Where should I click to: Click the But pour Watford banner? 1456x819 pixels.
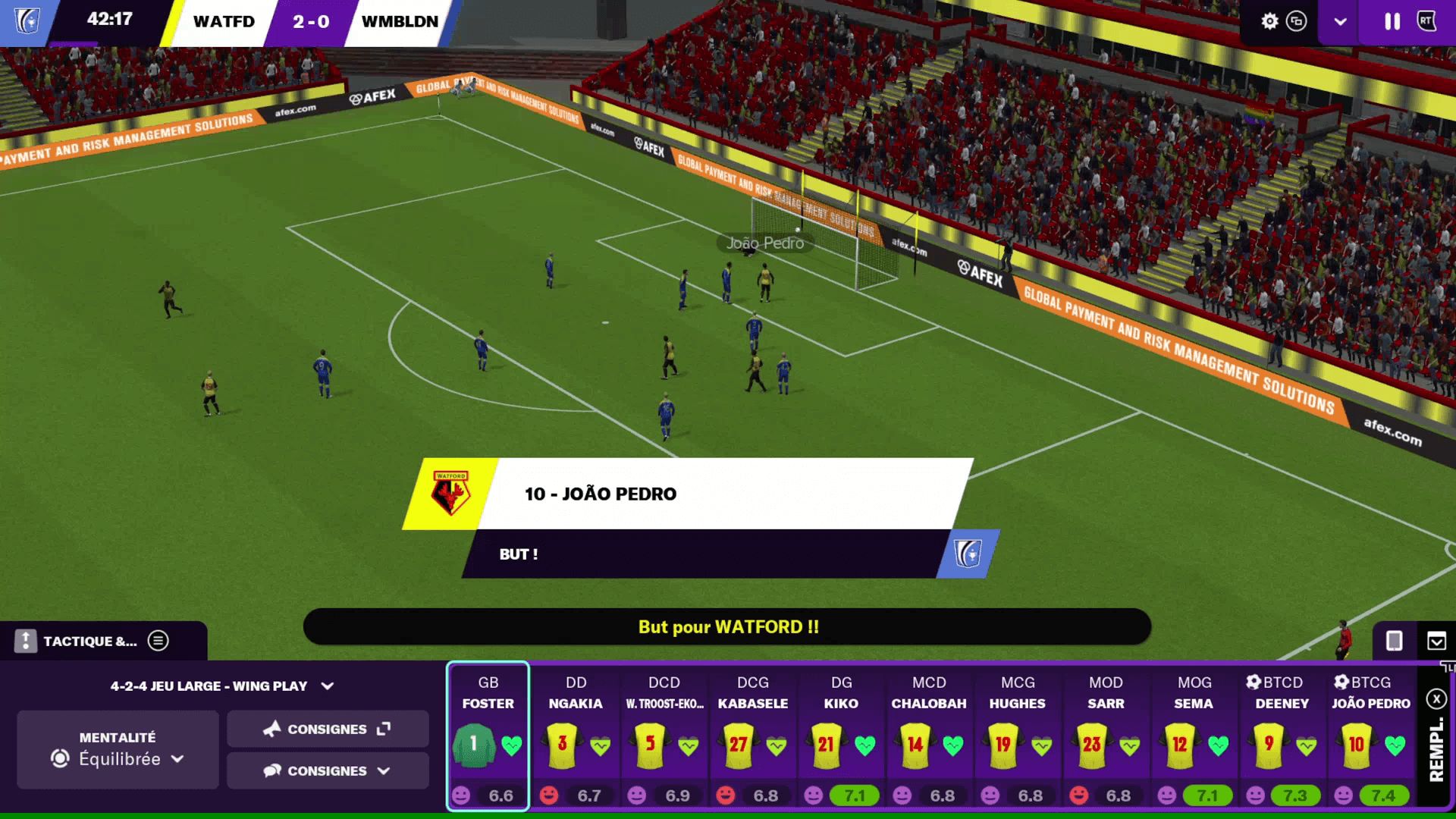pos(728,627)
